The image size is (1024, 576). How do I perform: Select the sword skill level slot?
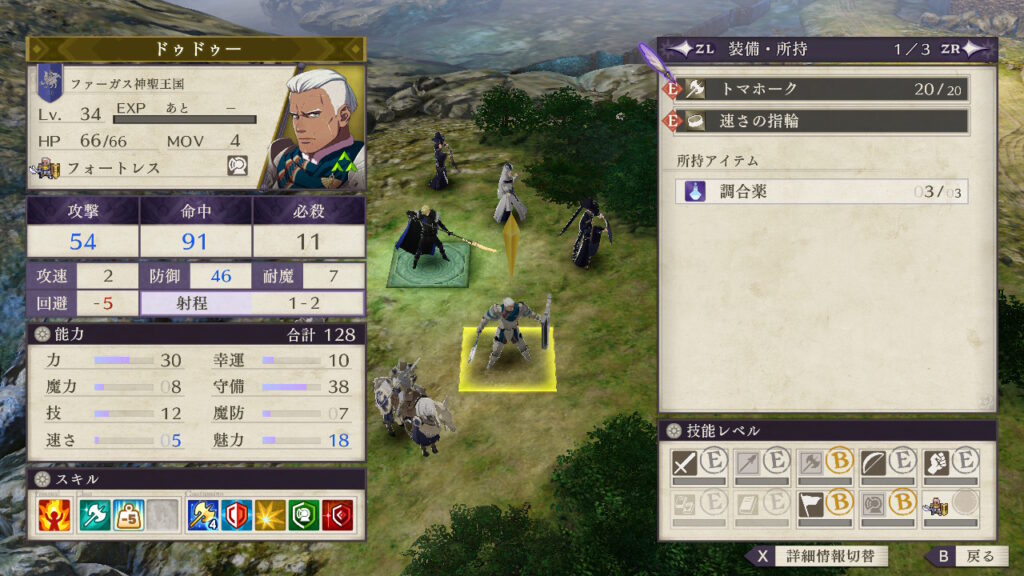tap(700, 463)
